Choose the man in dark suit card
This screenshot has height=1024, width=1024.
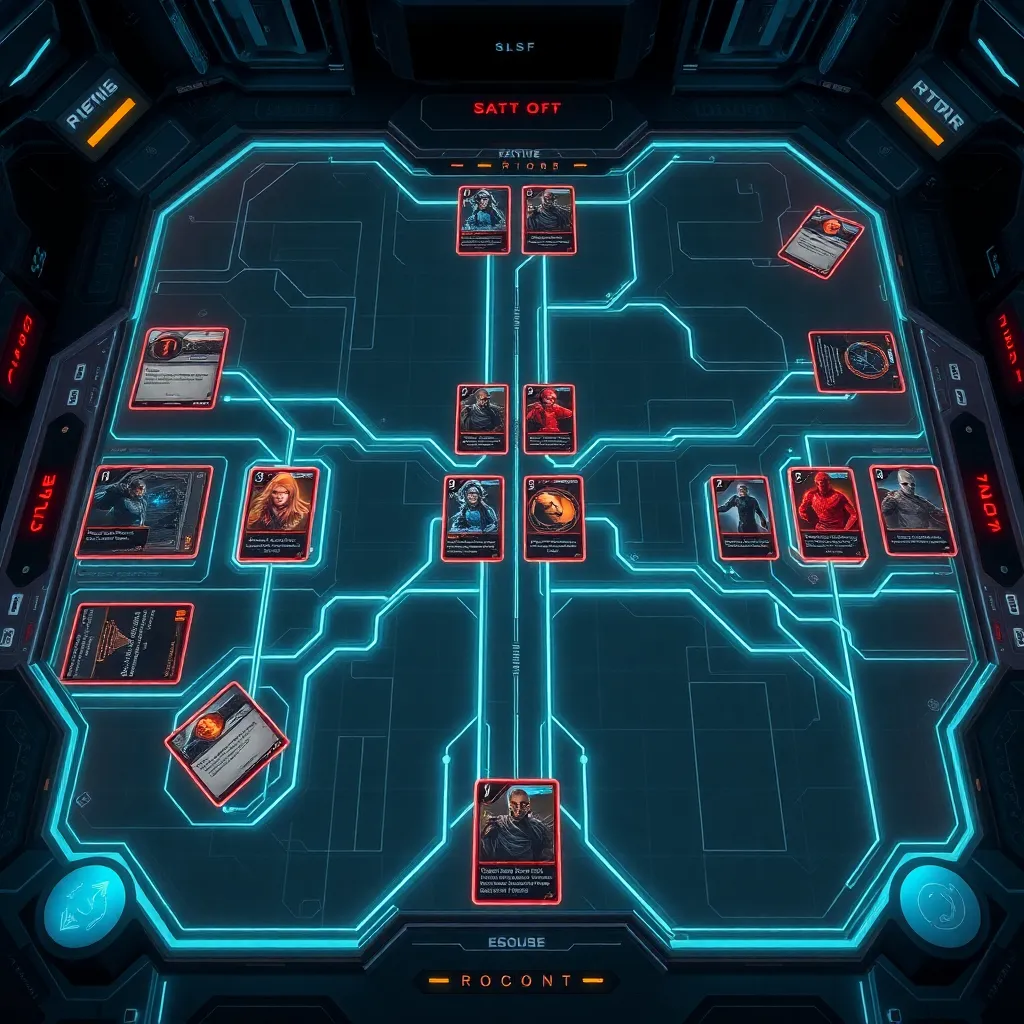click(743, 517)
